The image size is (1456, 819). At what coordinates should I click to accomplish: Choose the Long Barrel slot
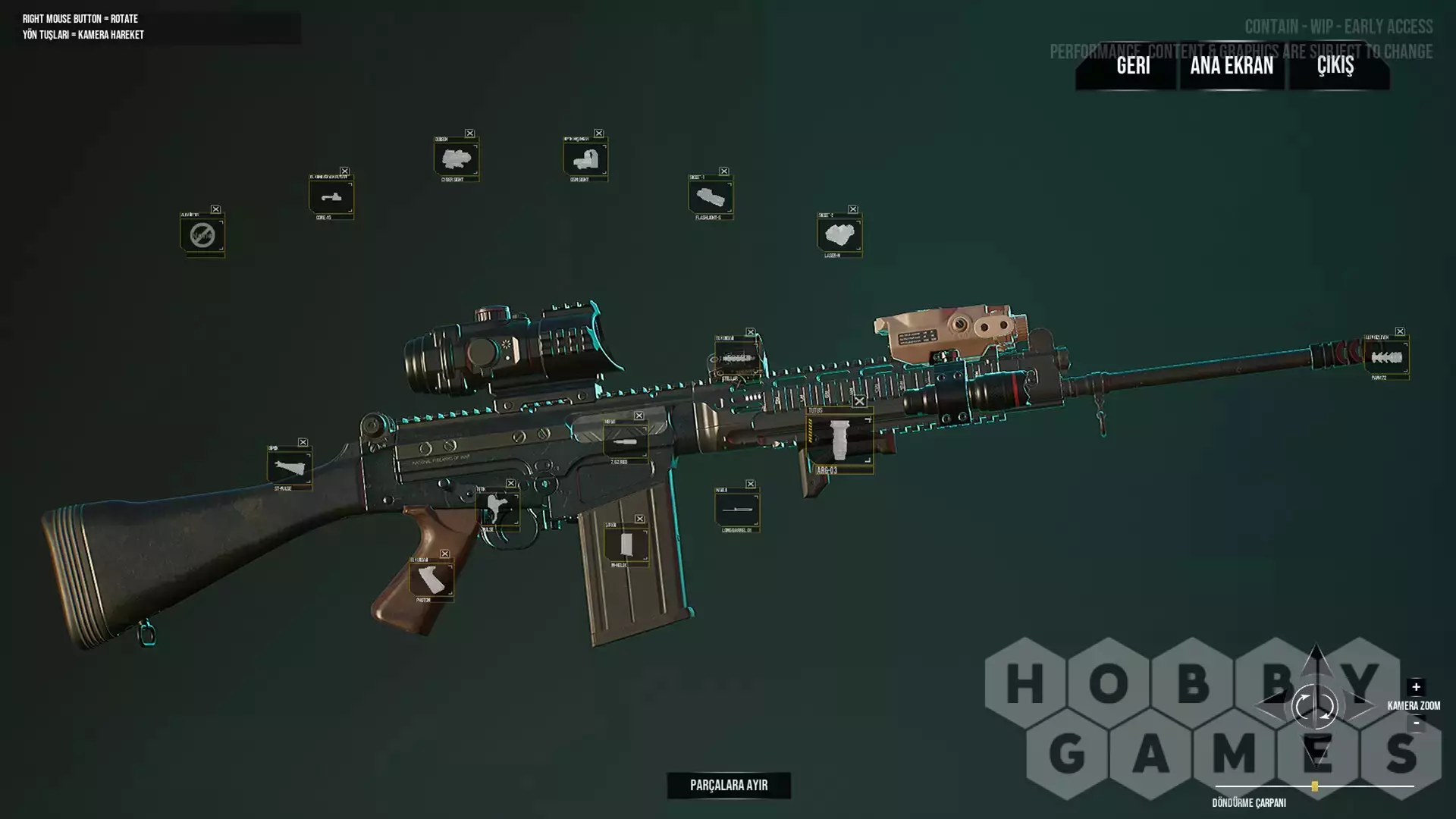736,508
